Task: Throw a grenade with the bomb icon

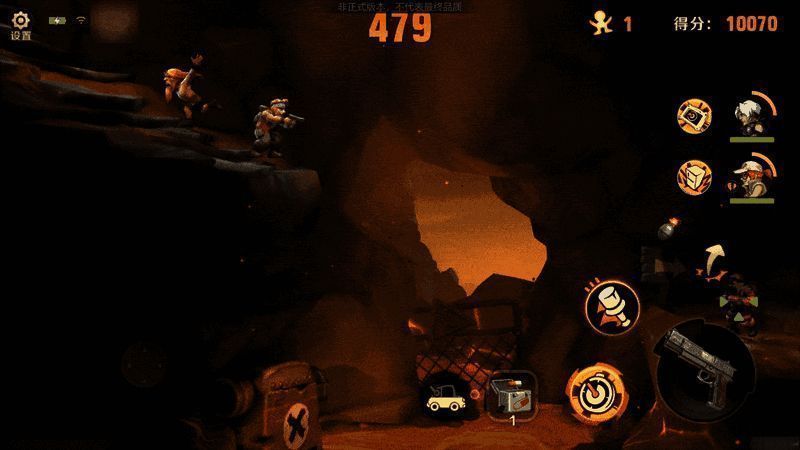Action: pyautogui.click(x=668, y=230)
